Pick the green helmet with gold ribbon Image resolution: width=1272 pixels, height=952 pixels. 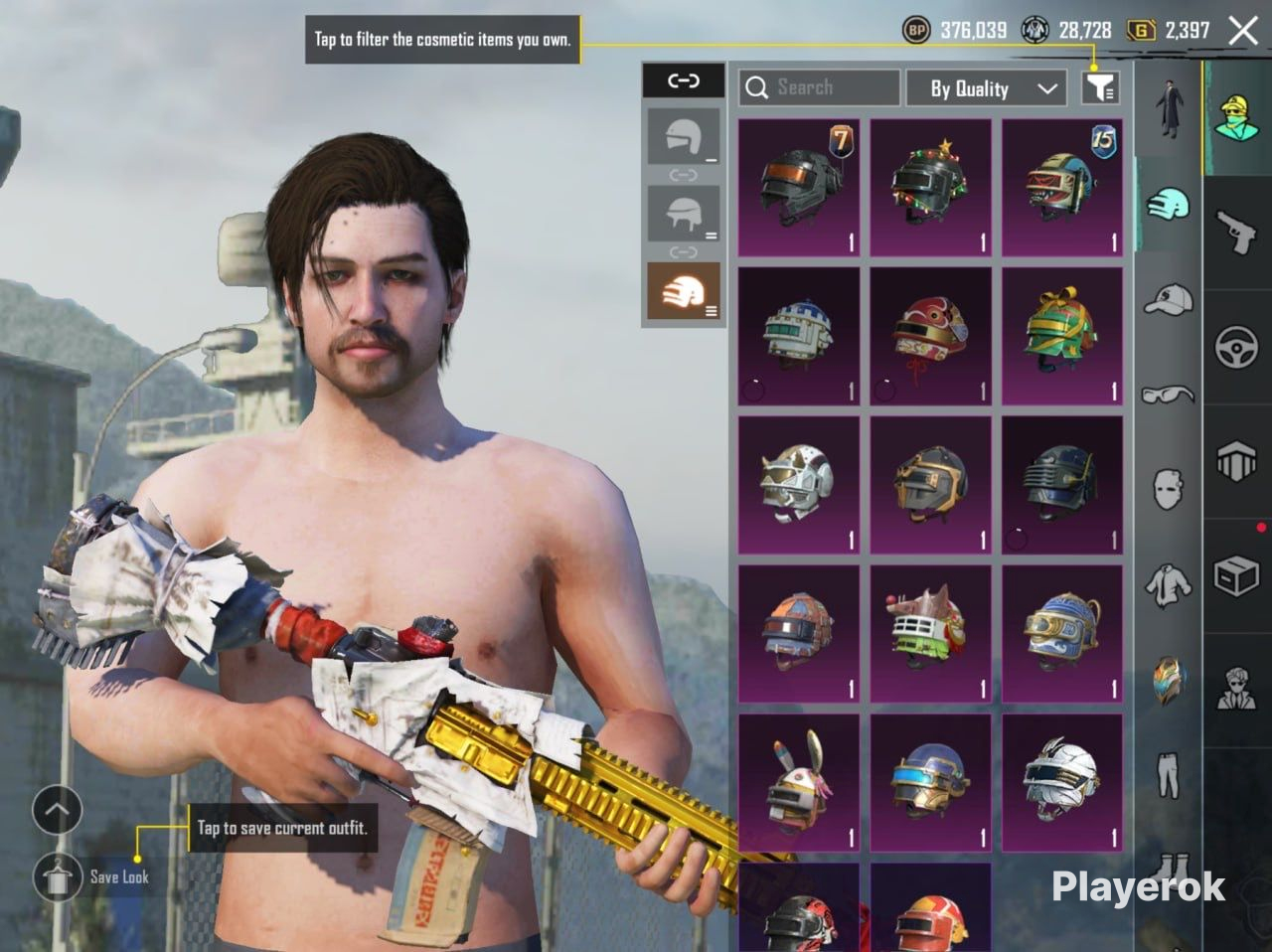[1061, 336]
